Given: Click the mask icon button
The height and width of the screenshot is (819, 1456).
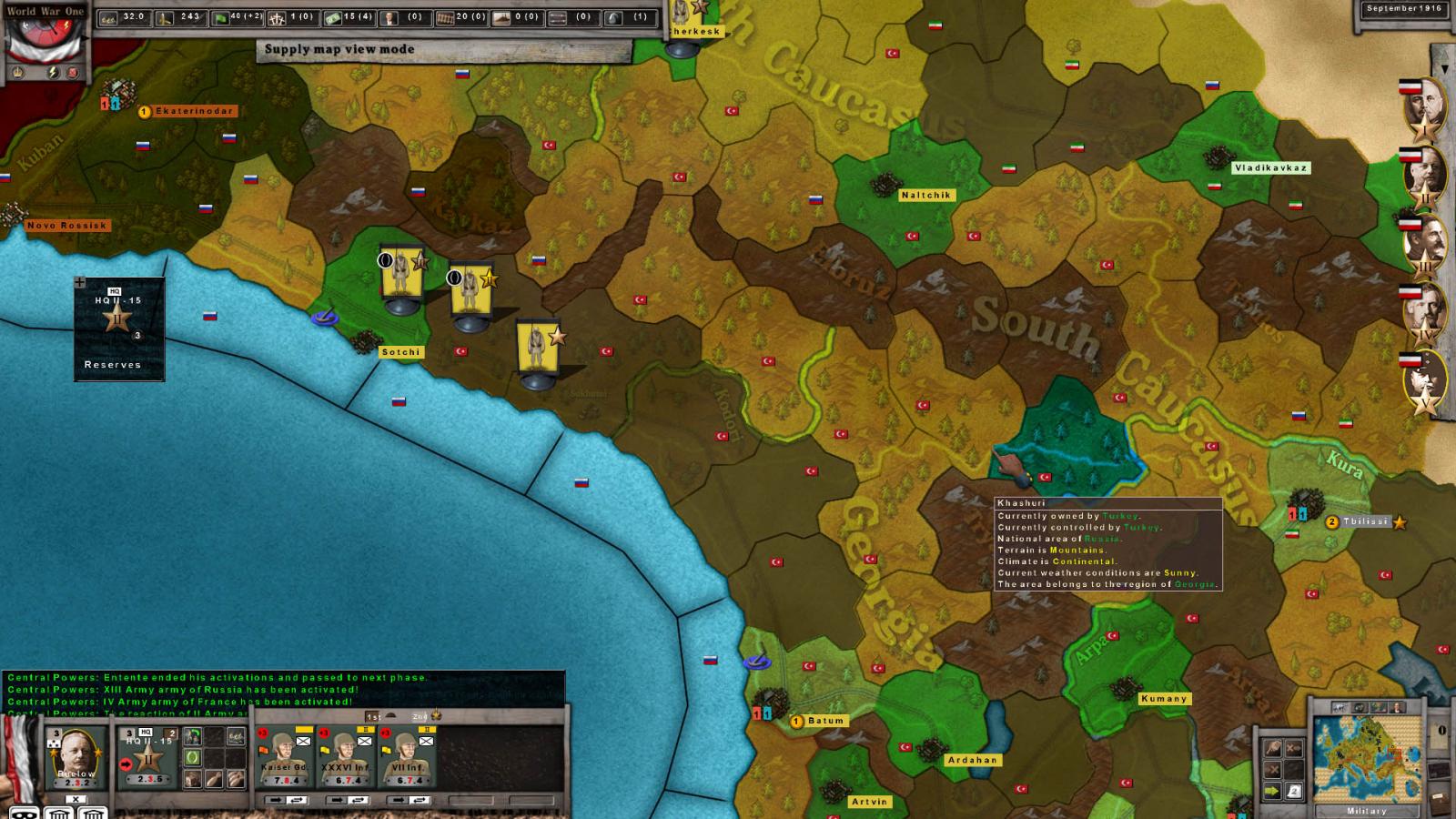Looking at the screenshot, I should click(25, 813).
